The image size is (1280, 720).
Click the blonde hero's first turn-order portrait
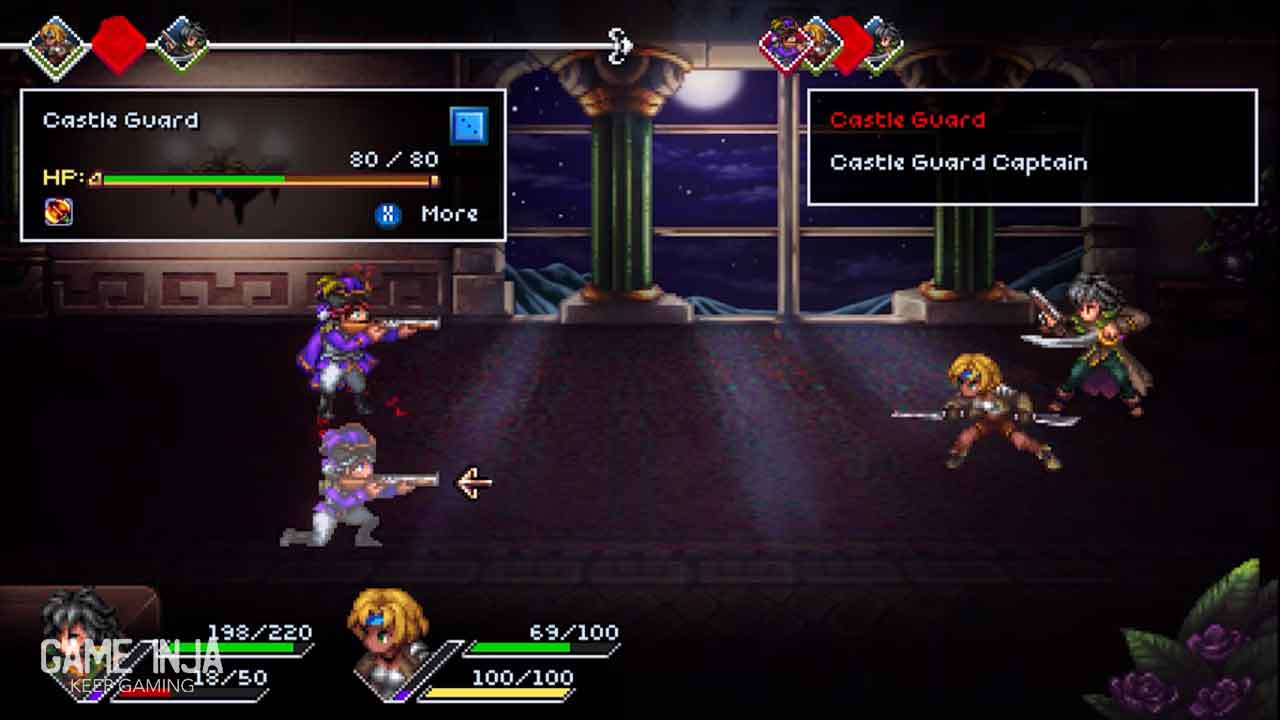click(x=54, y=44)
